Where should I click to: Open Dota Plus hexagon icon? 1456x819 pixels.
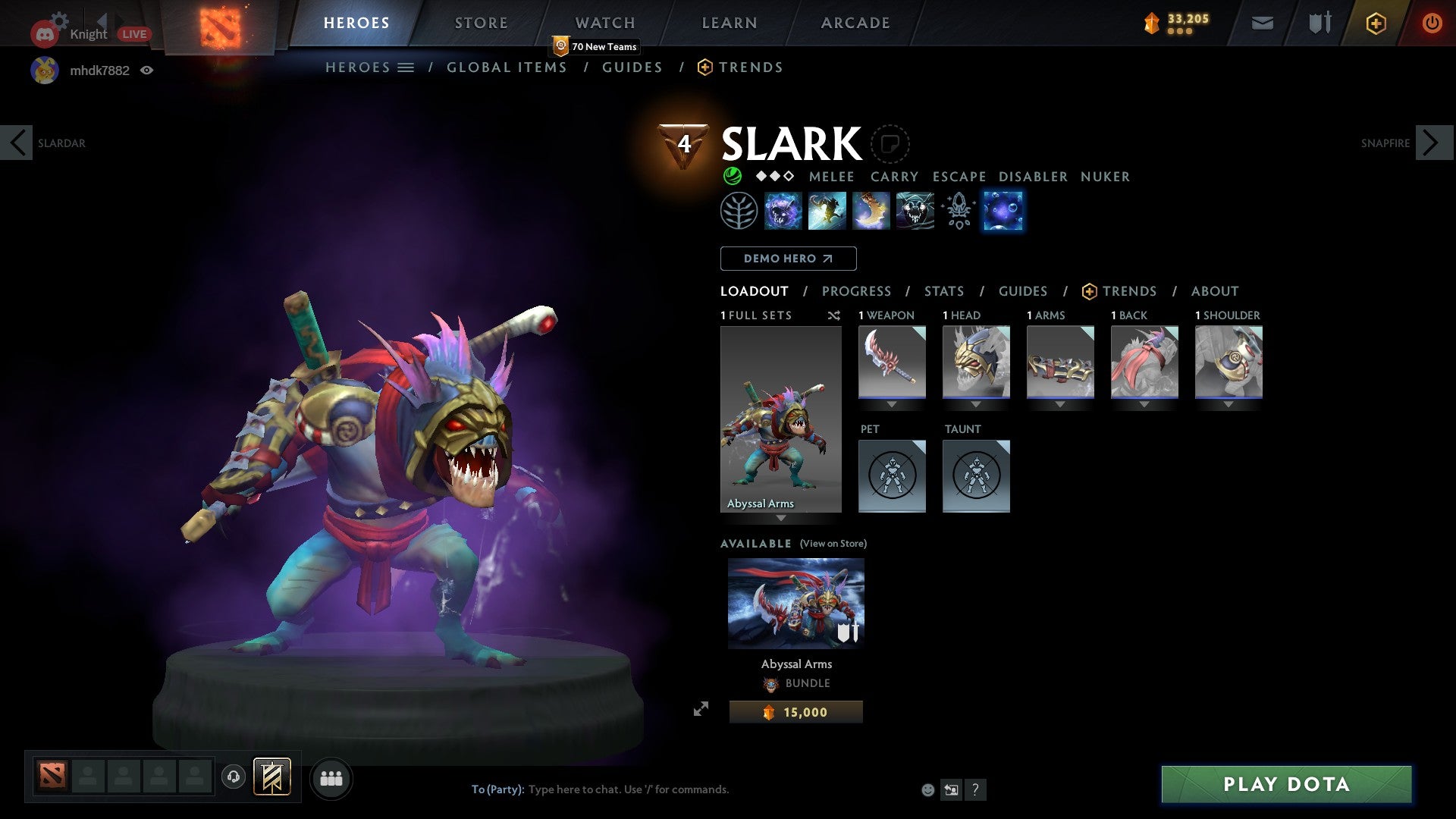[1375, 23]
